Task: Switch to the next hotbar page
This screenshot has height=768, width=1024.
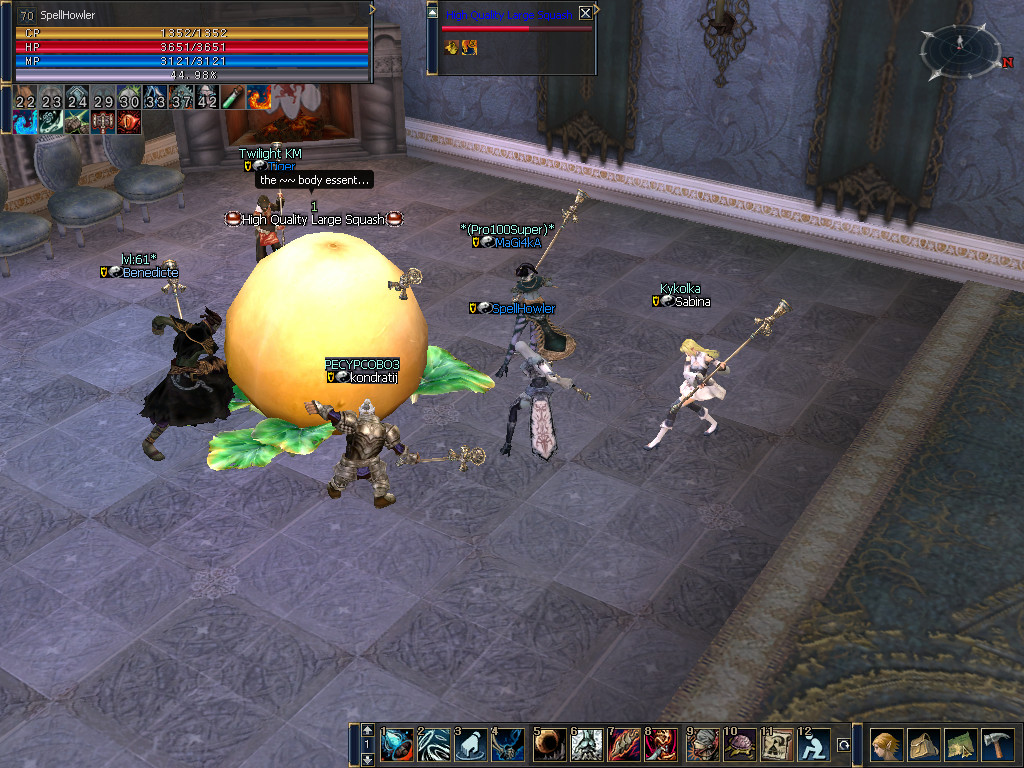Action: pos(368,759)
